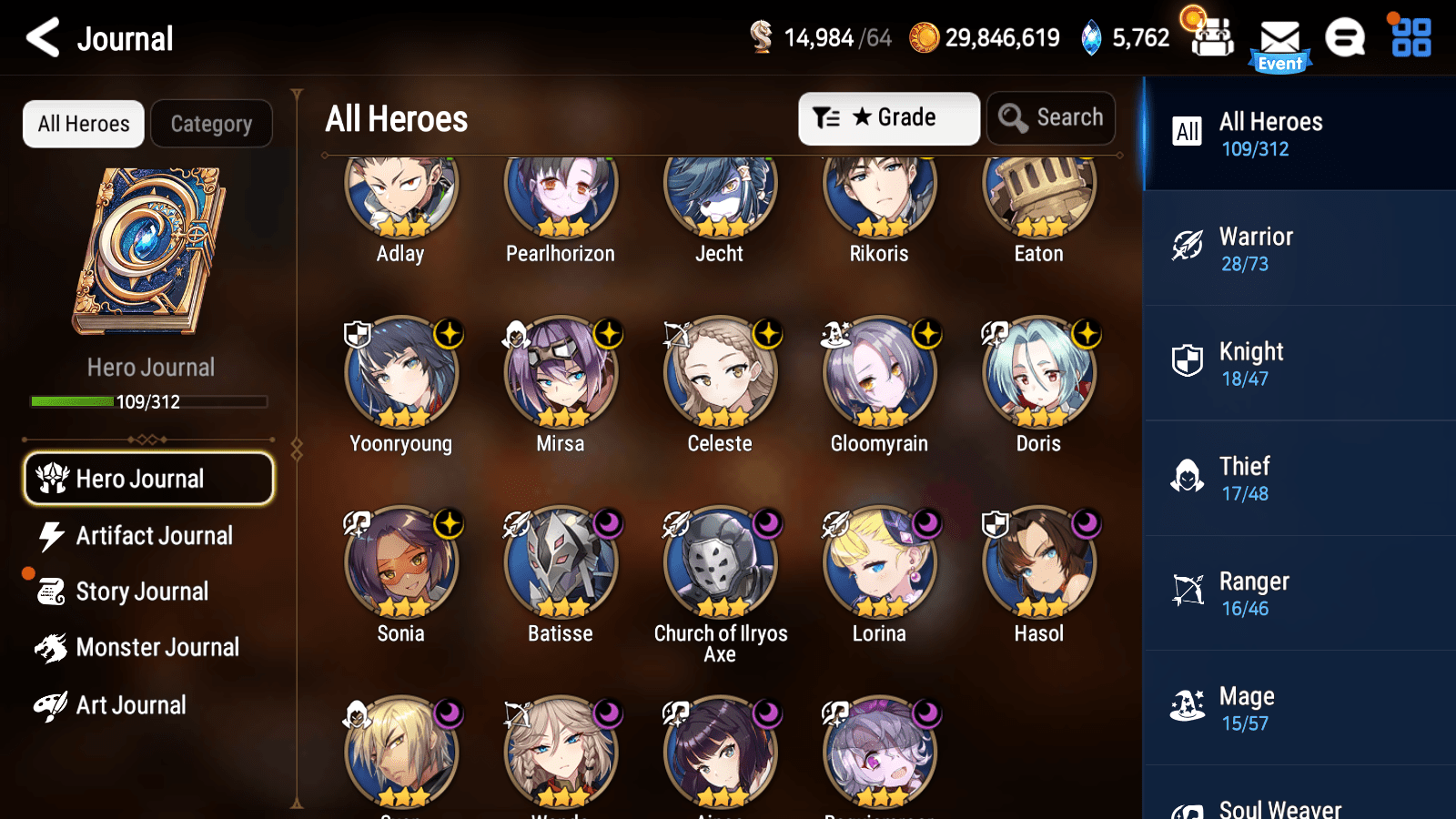Screen dimensions: 1456x819
Task: Select the Ranger bow filter icon
Action: tap(1188, 591)
